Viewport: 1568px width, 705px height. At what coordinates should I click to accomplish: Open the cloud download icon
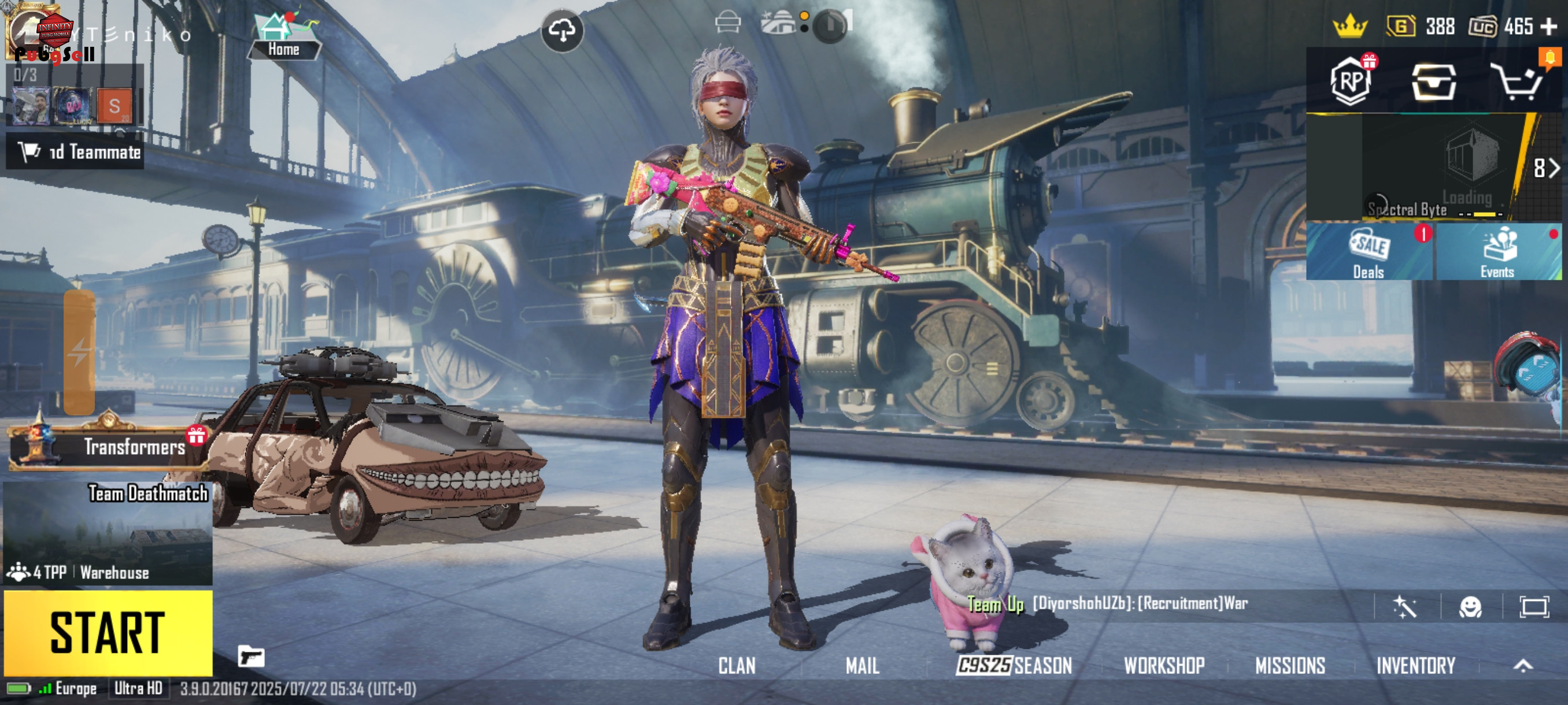[x=562, y=30]
